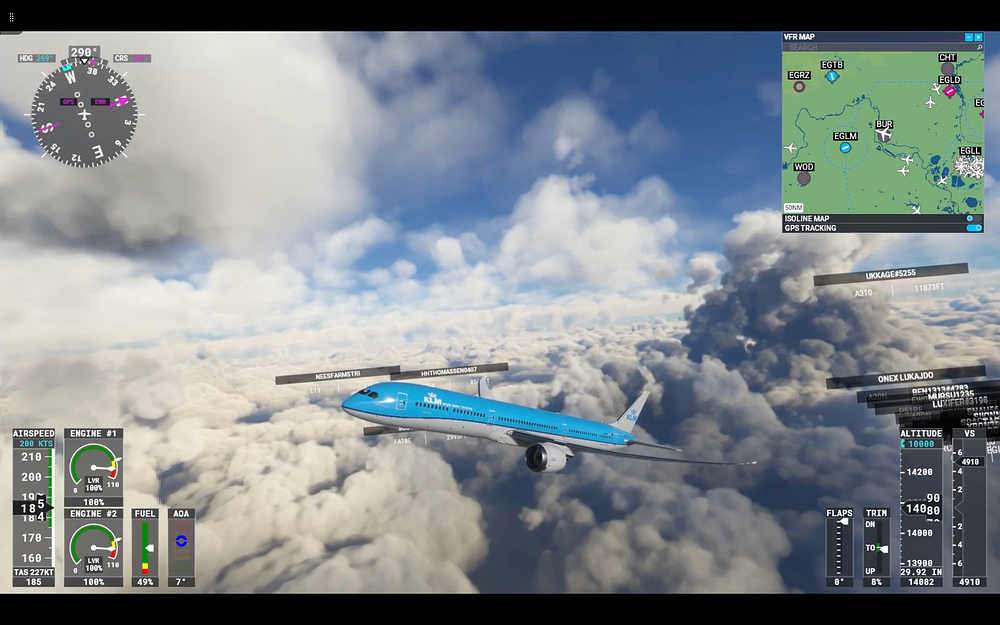This screenshot has height=625, width=1000.
Task: Select EGTB airport marker on map
Action: (x=831, y=76)
